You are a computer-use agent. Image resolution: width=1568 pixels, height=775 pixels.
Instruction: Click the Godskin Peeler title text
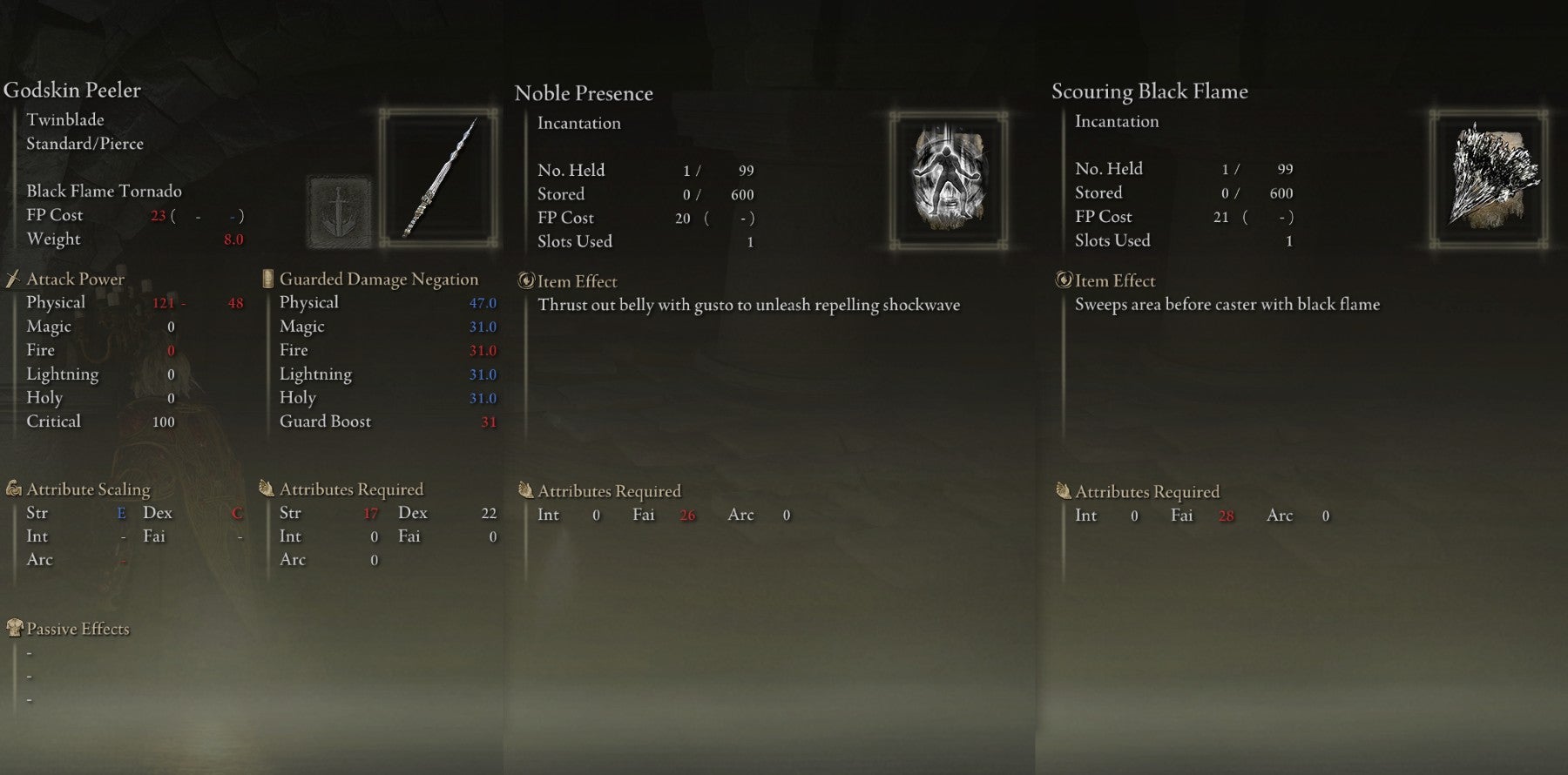coord(75,90)
